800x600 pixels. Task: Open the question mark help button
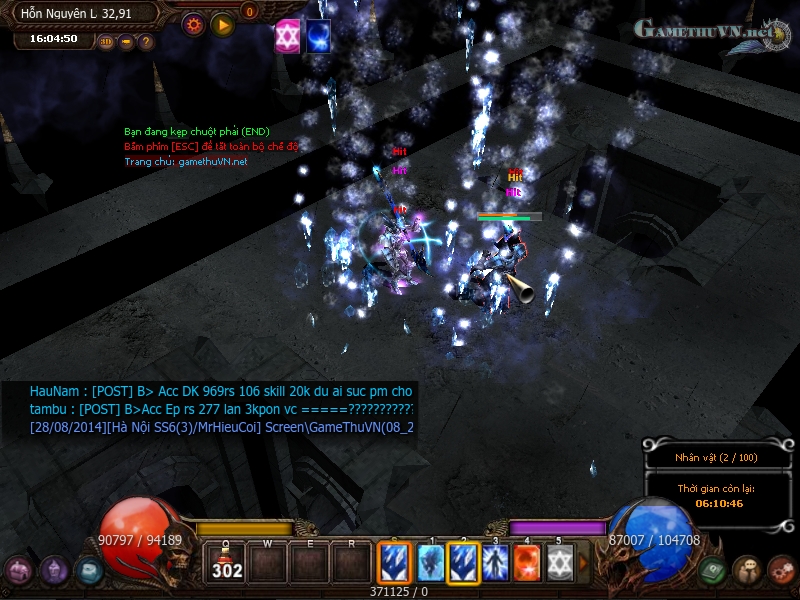pos(146,42)
